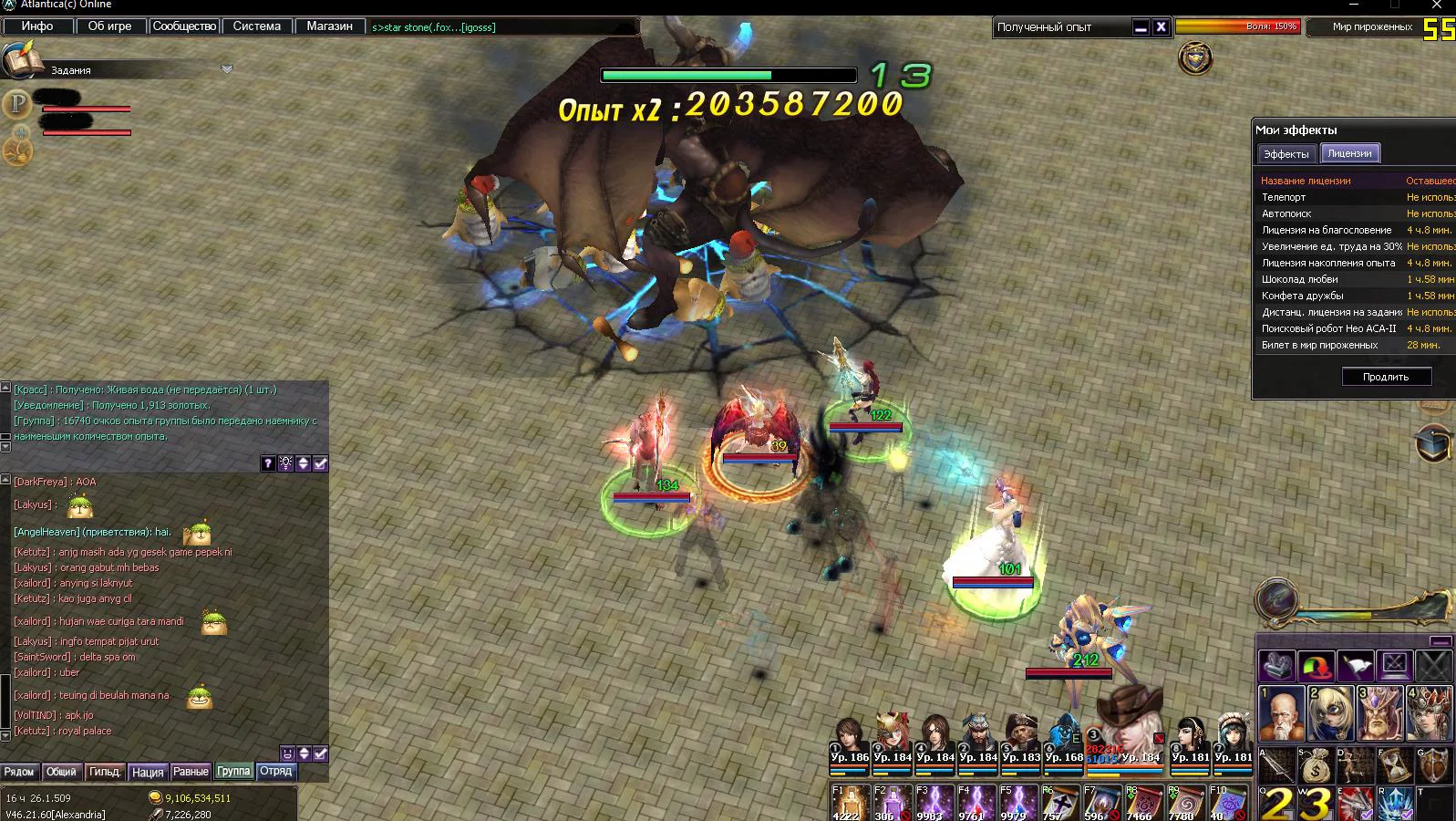Minimize the Полученный опыт window
Image resolution: width=1456 pixels, height=821 pixels.
[1141, 27]
